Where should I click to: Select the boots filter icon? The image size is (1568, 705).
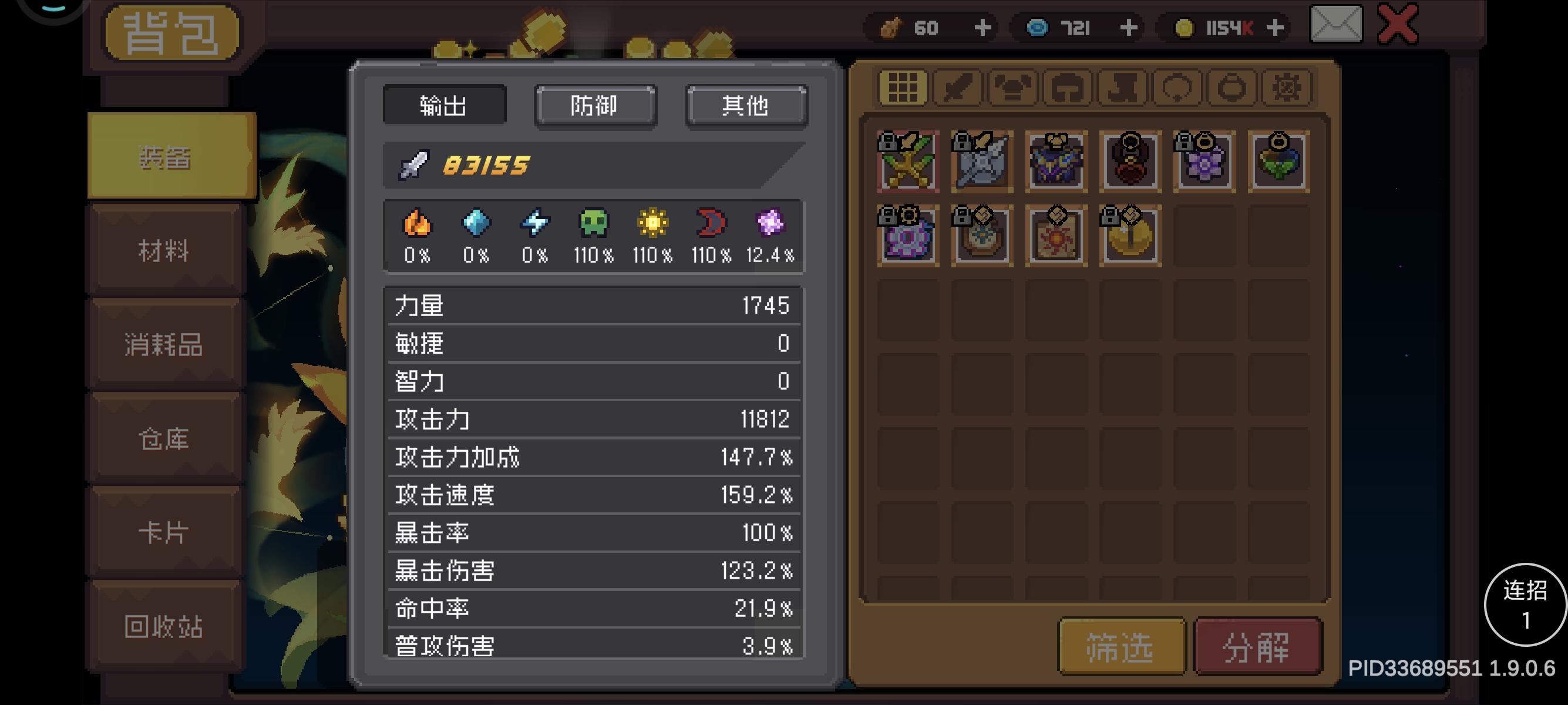(1122, 87)
